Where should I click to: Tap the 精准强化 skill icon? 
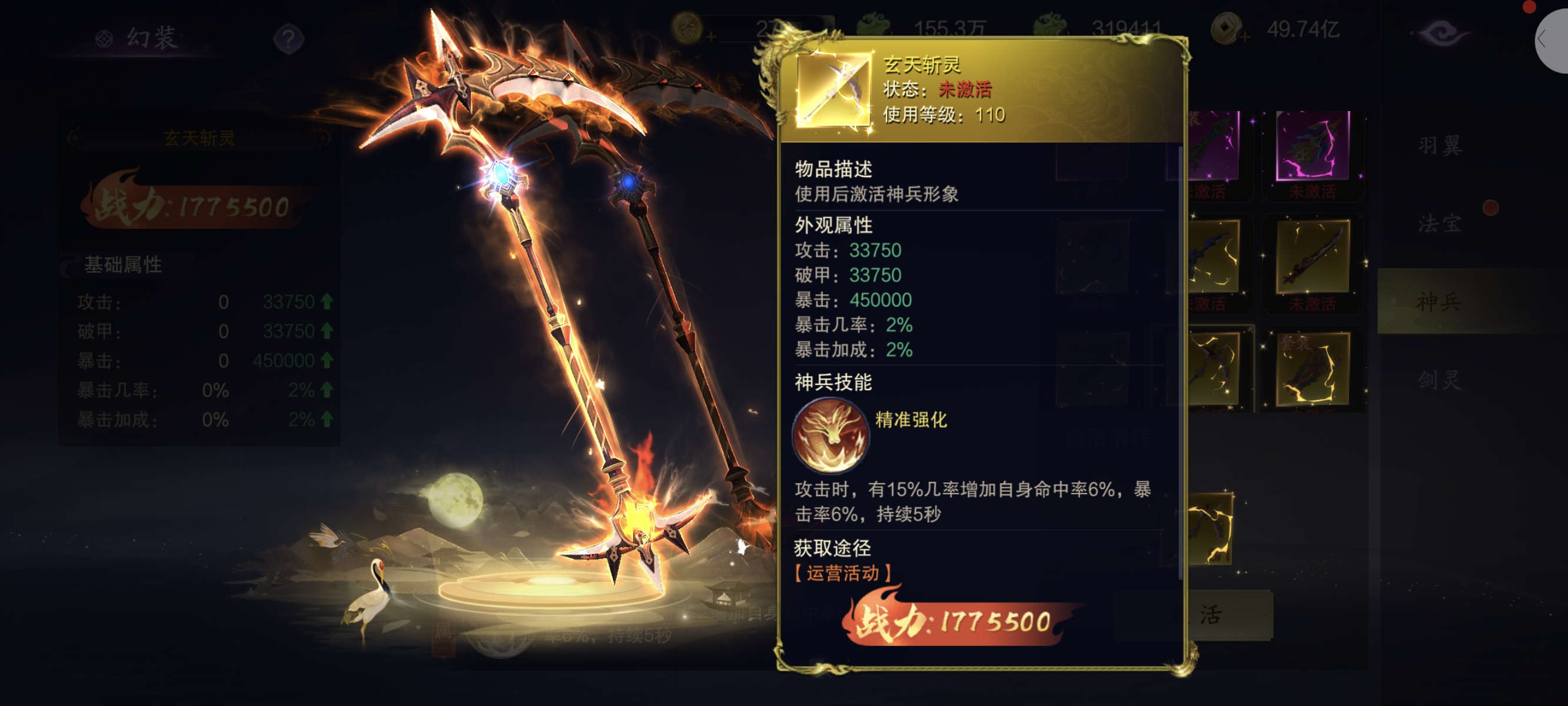pos(830,435)
